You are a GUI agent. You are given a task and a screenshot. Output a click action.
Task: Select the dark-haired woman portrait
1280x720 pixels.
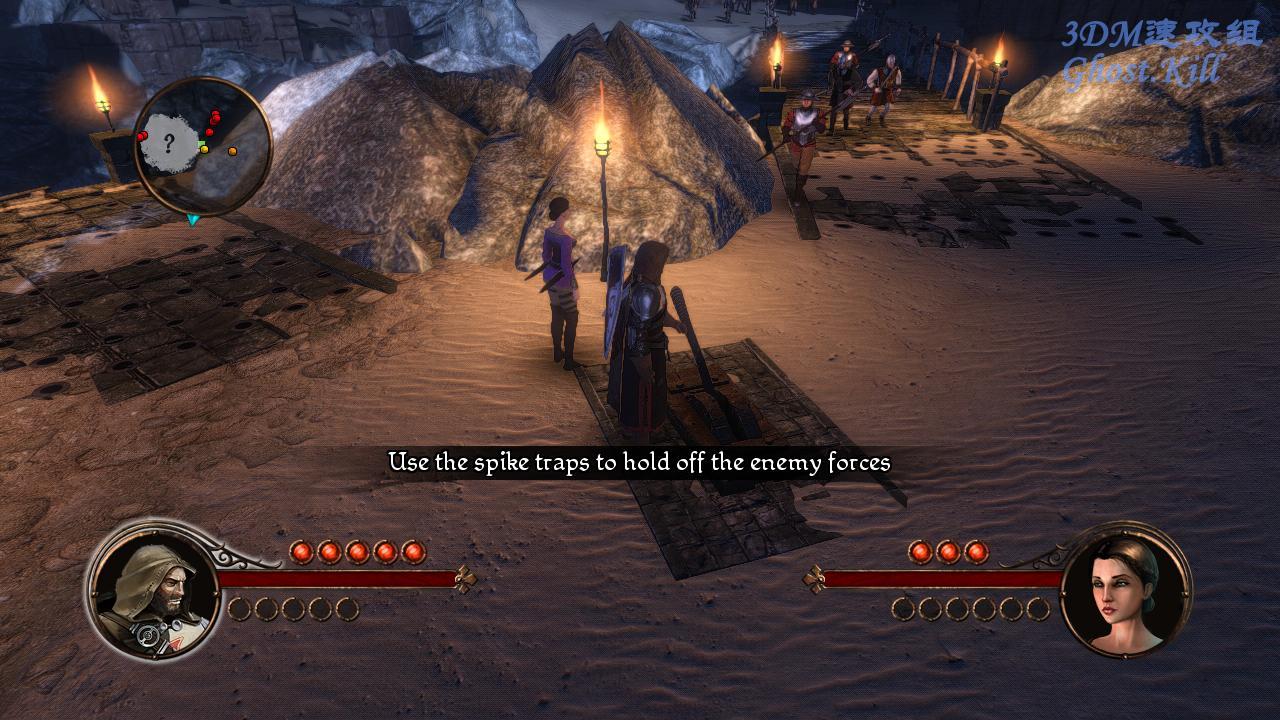(x=1126, y=589)
